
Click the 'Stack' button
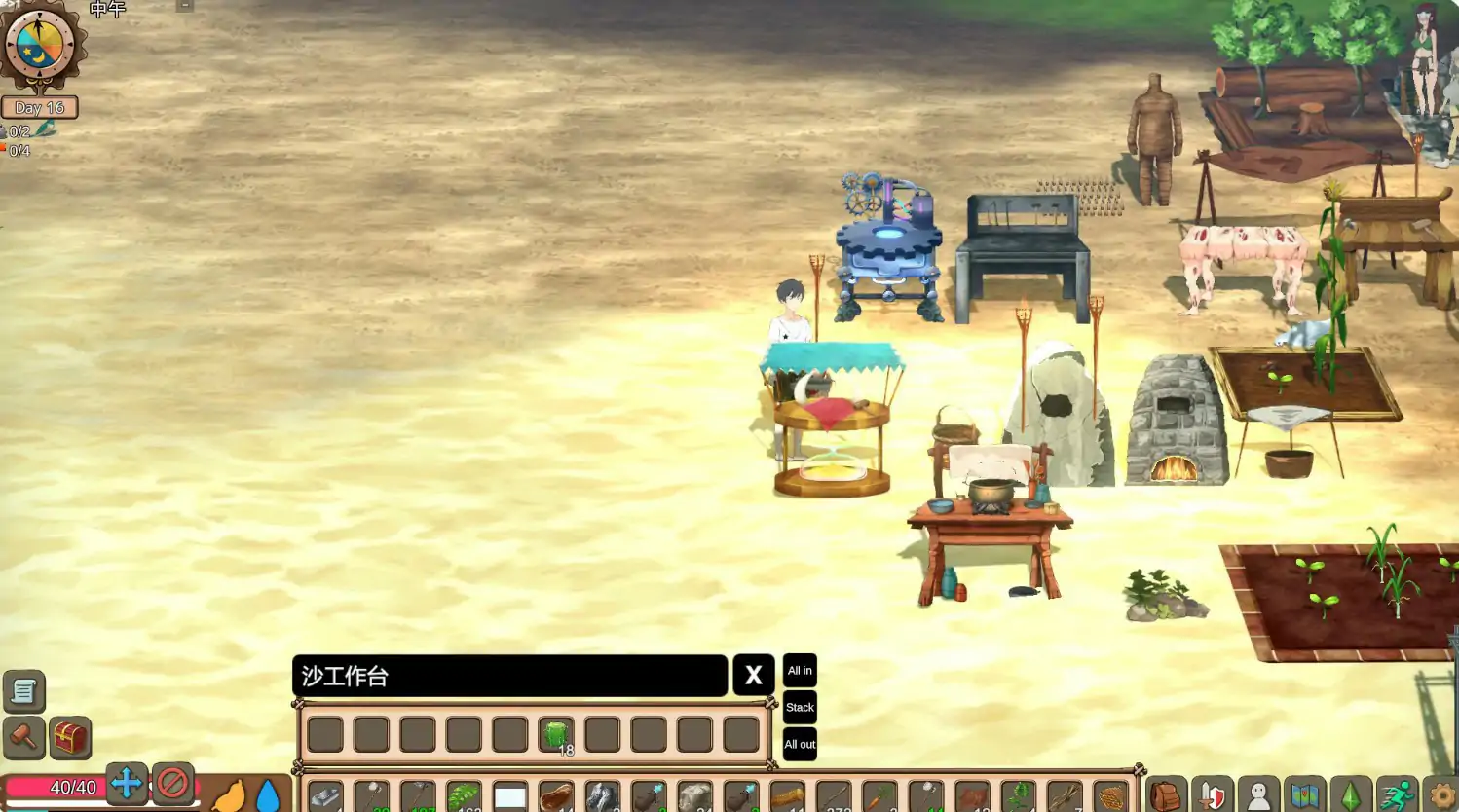click(x=799, y=707)
